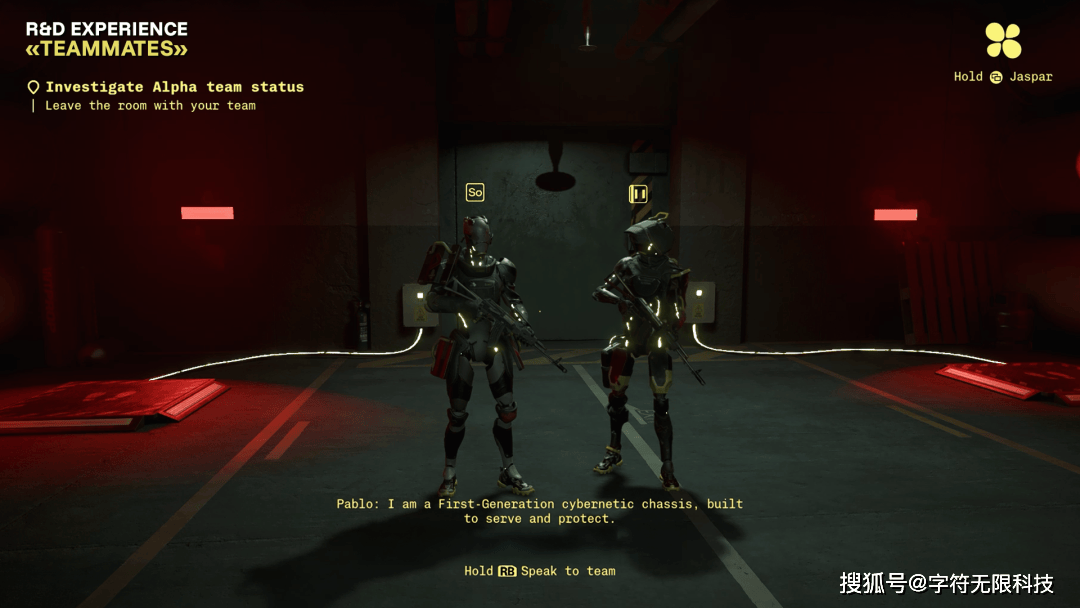Select the teammate marker labeled So
The image size is (1080, 608).
click(x=475, y=192)
